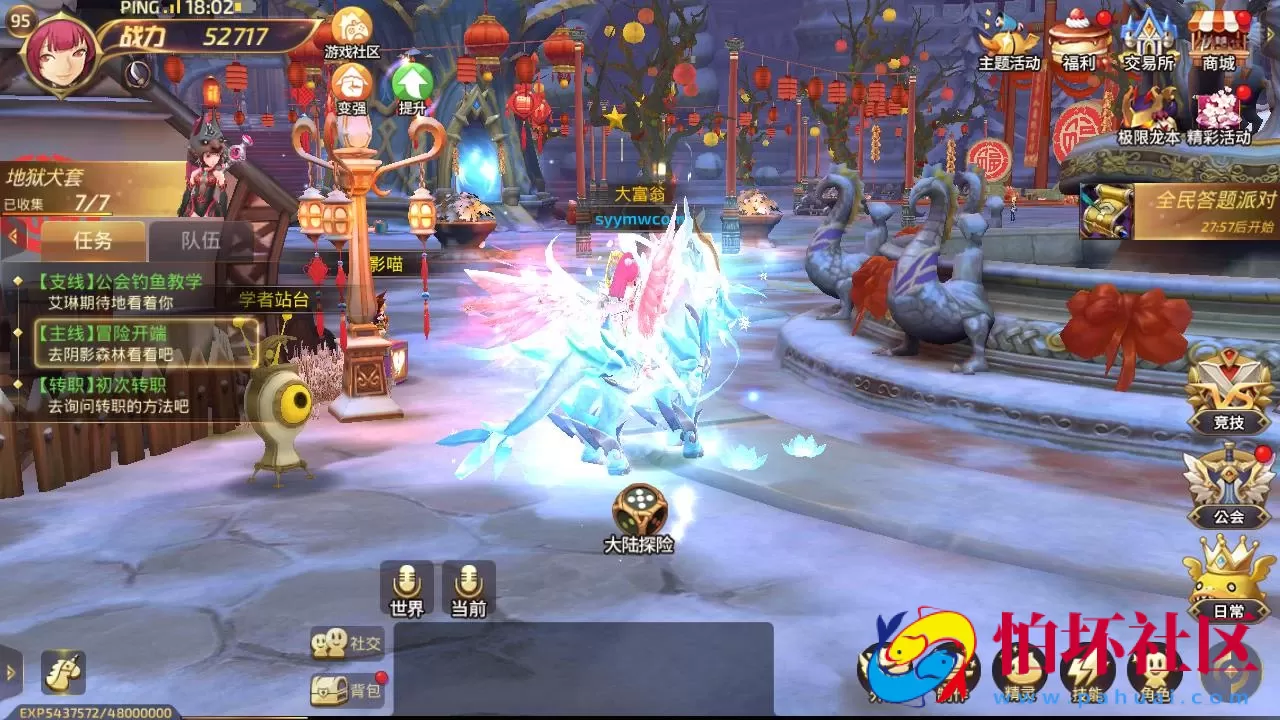Open the 全民答题派对 quiz party banner
Screen dimensions: 1280x720
point(1180,210)
